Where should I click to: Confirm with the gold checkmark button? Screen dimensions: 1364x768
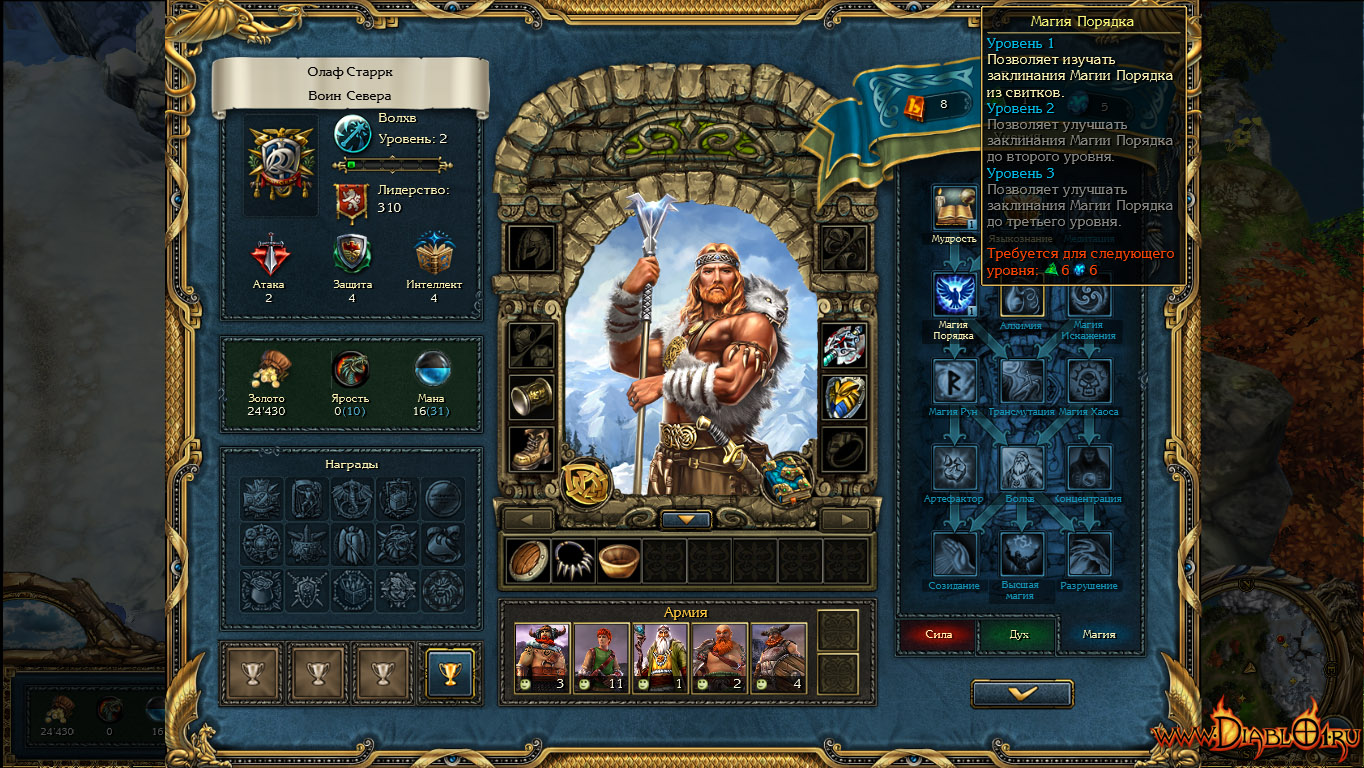(1022, 693)
